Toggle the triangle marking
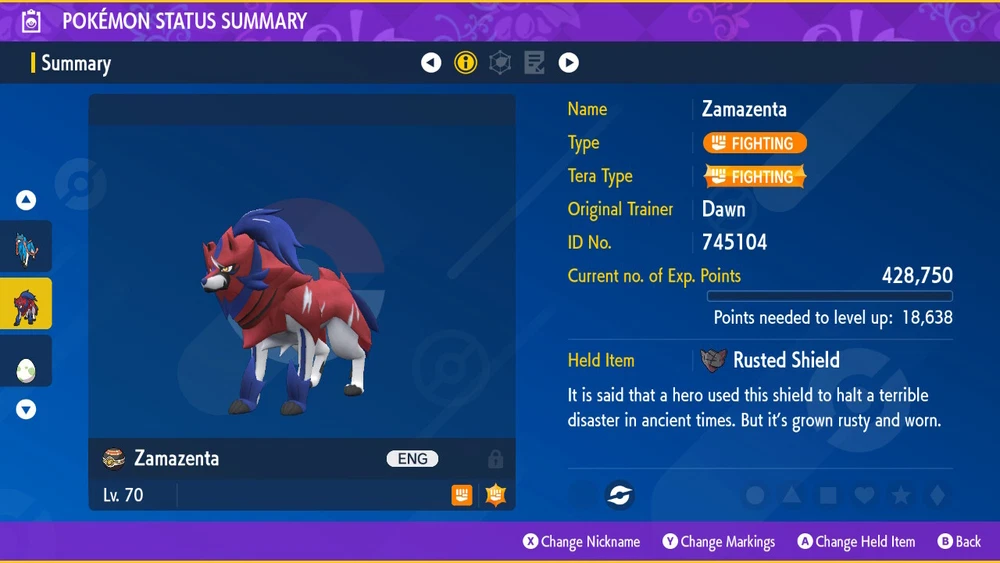This screenshot has width=1000, height=563. [x=791, y=495]
